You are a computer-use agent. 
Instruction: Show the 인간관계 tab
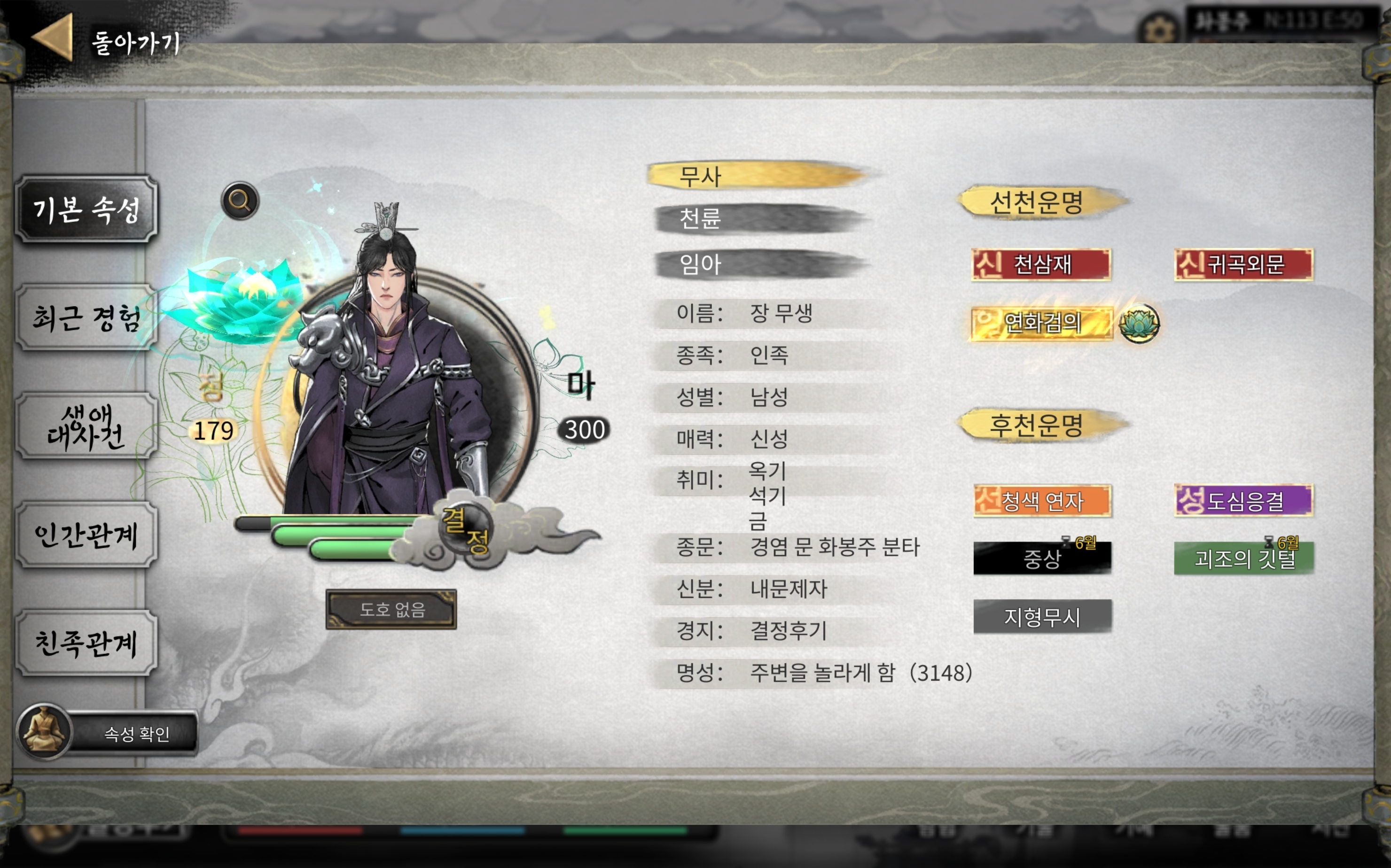click(86, 535)
